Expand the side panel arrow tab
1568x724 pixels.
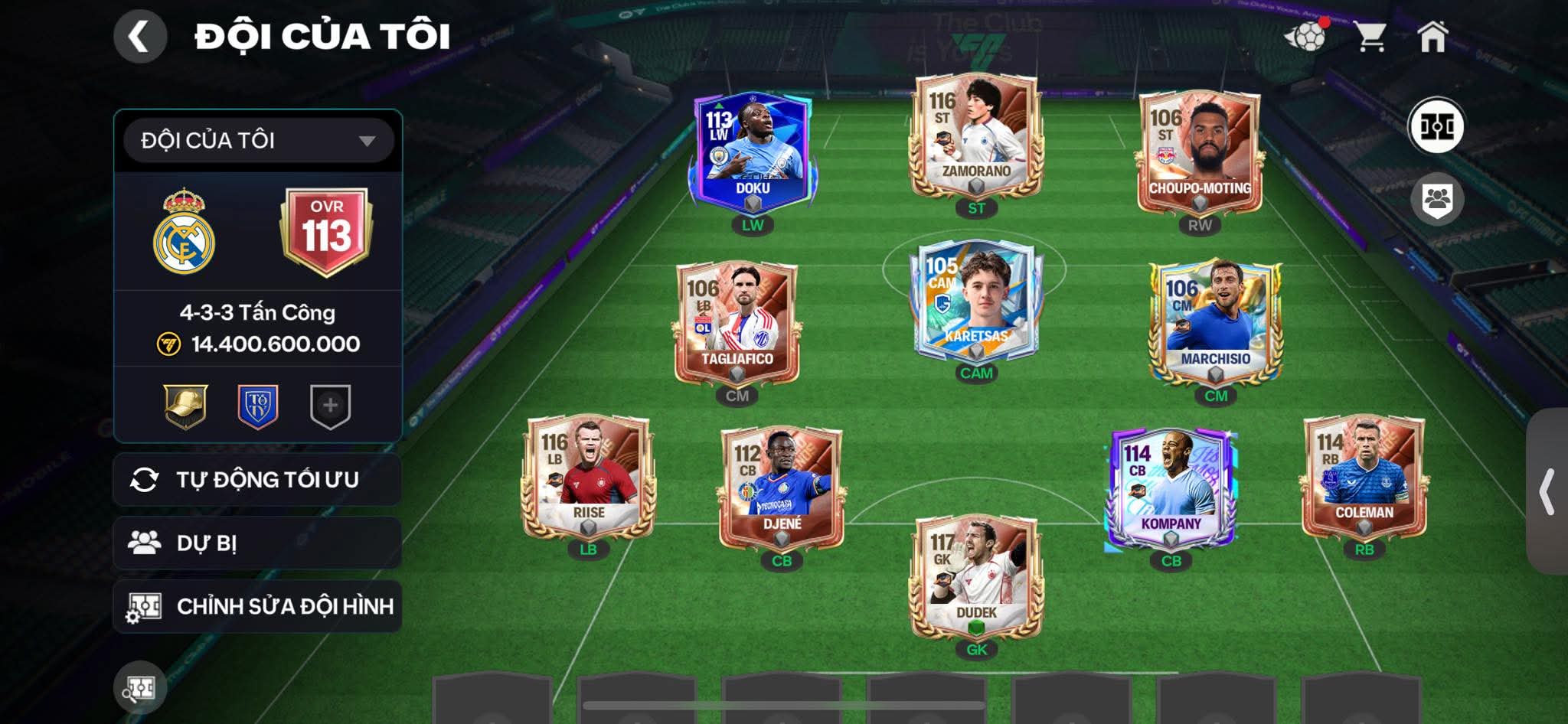pyautogui.click(x=1547, y=491)
